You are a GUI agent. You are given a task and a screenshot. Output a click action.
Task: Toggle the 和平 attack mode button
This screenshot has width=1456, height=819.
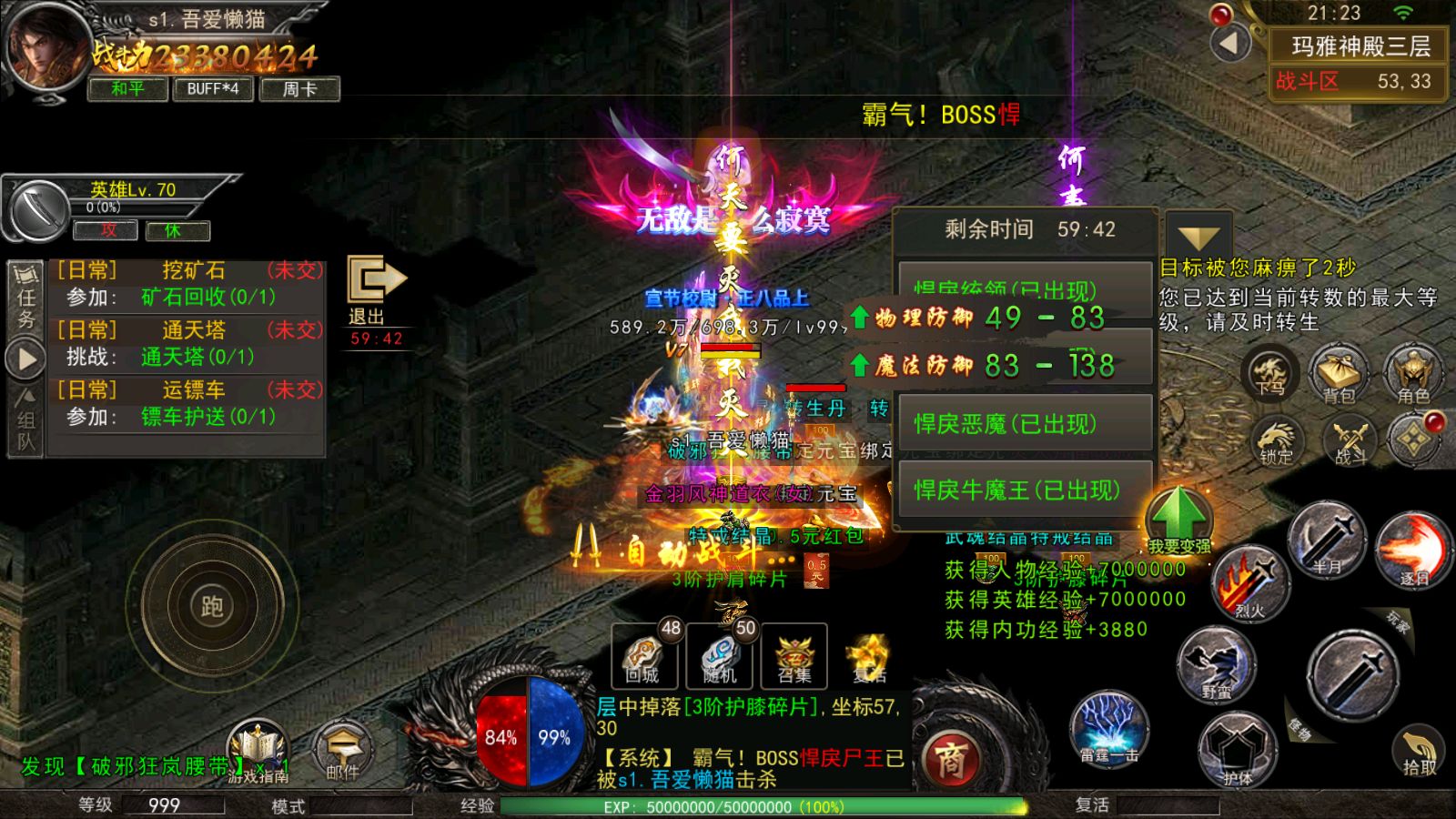pyautogui.click(x=128, y=89)
